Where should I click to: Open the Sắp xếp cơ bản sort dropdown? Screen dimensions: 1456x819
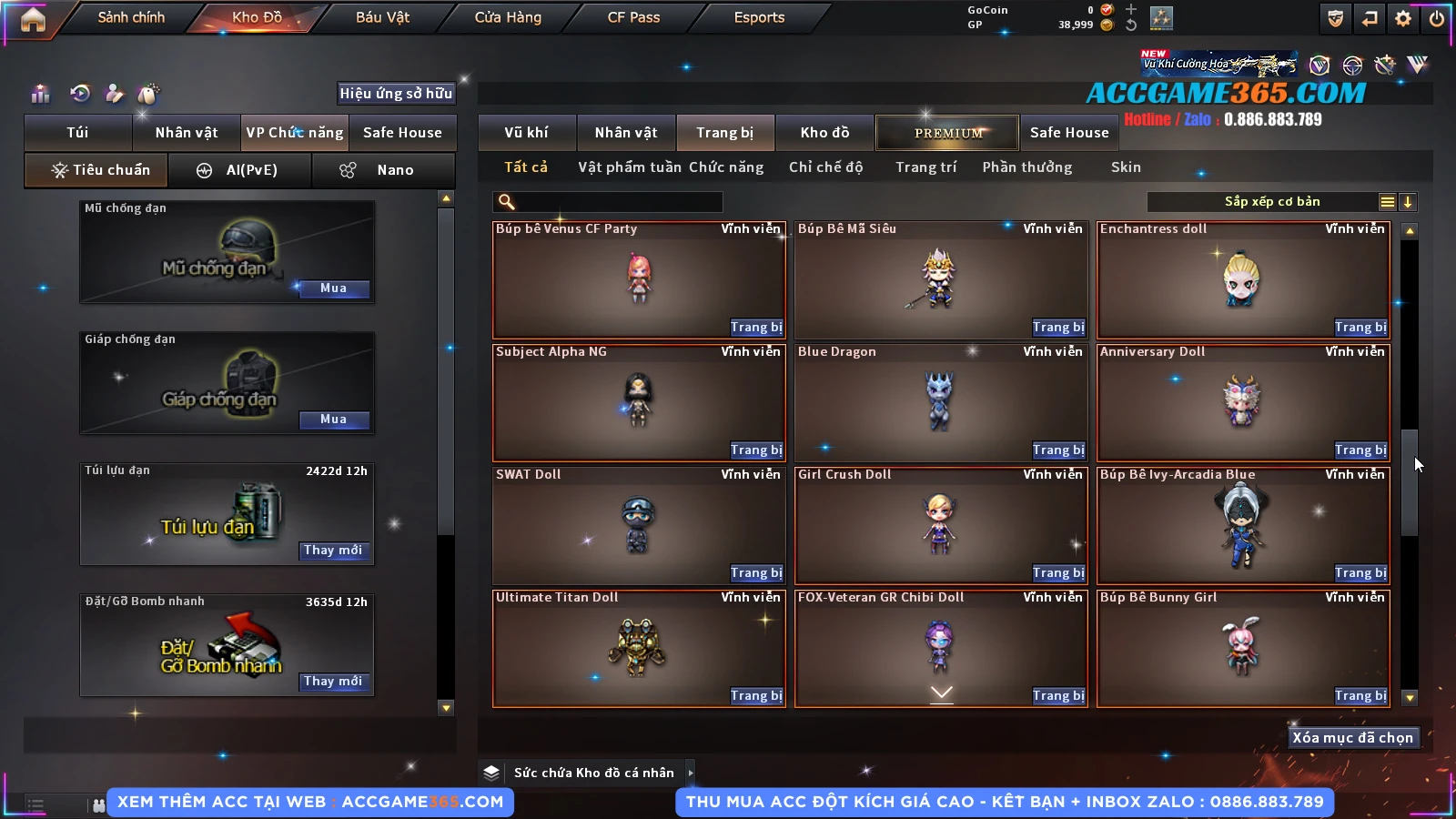click(1271, 202)
